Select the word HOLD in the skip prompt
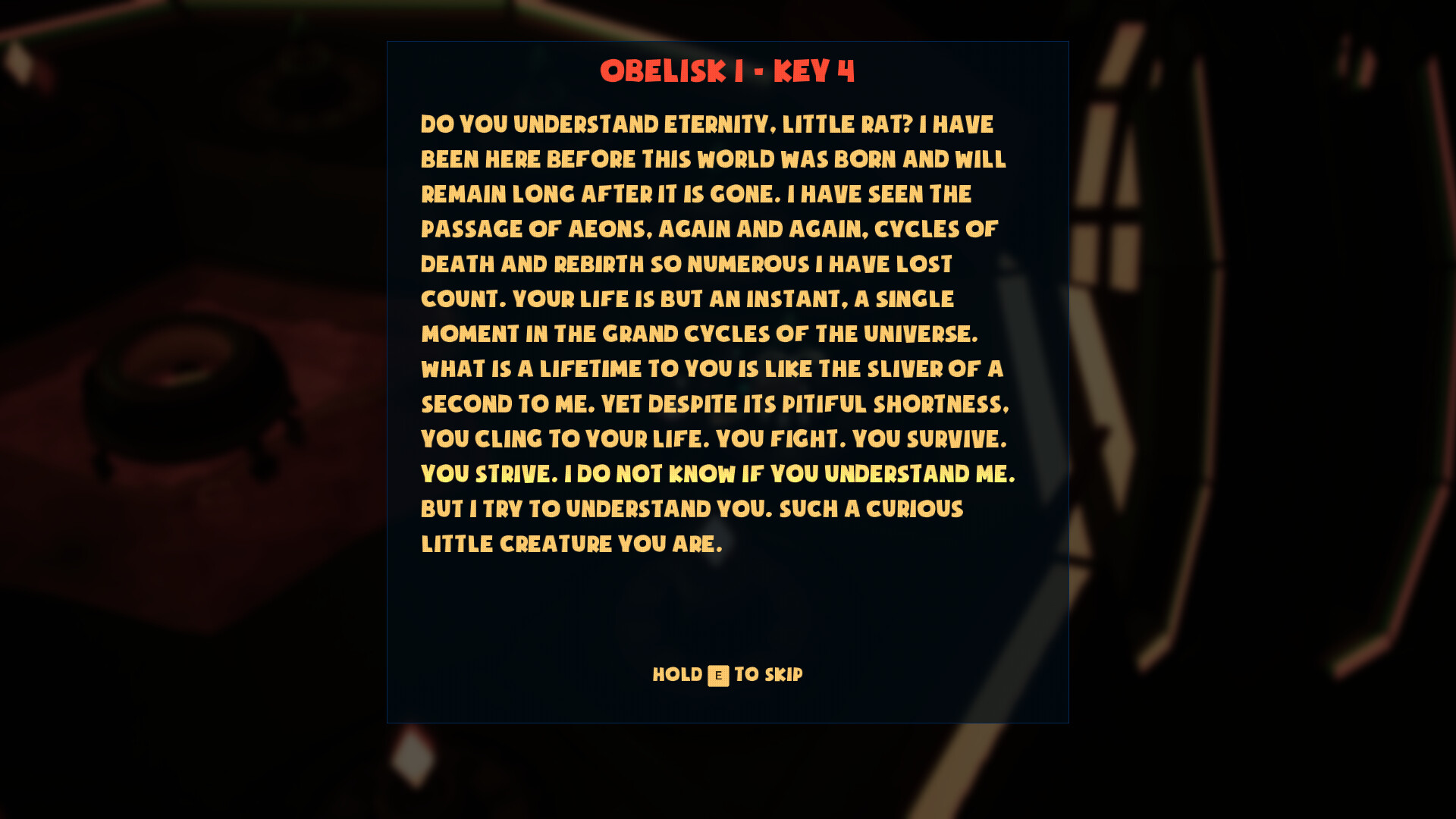Viewport: 1456px width, 819px height. (677, 674)
